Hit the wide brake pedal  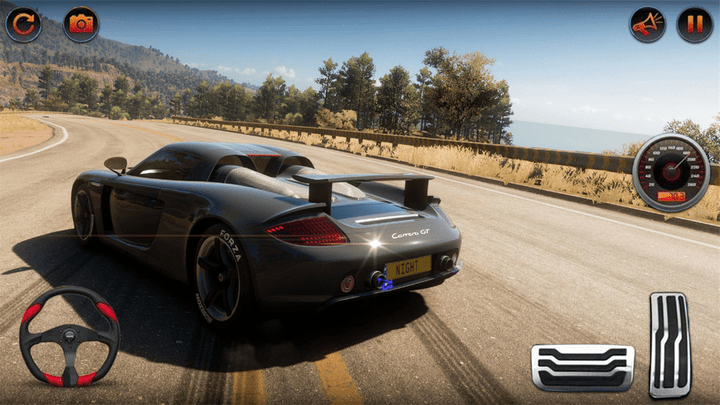click(x=582, y=367)
